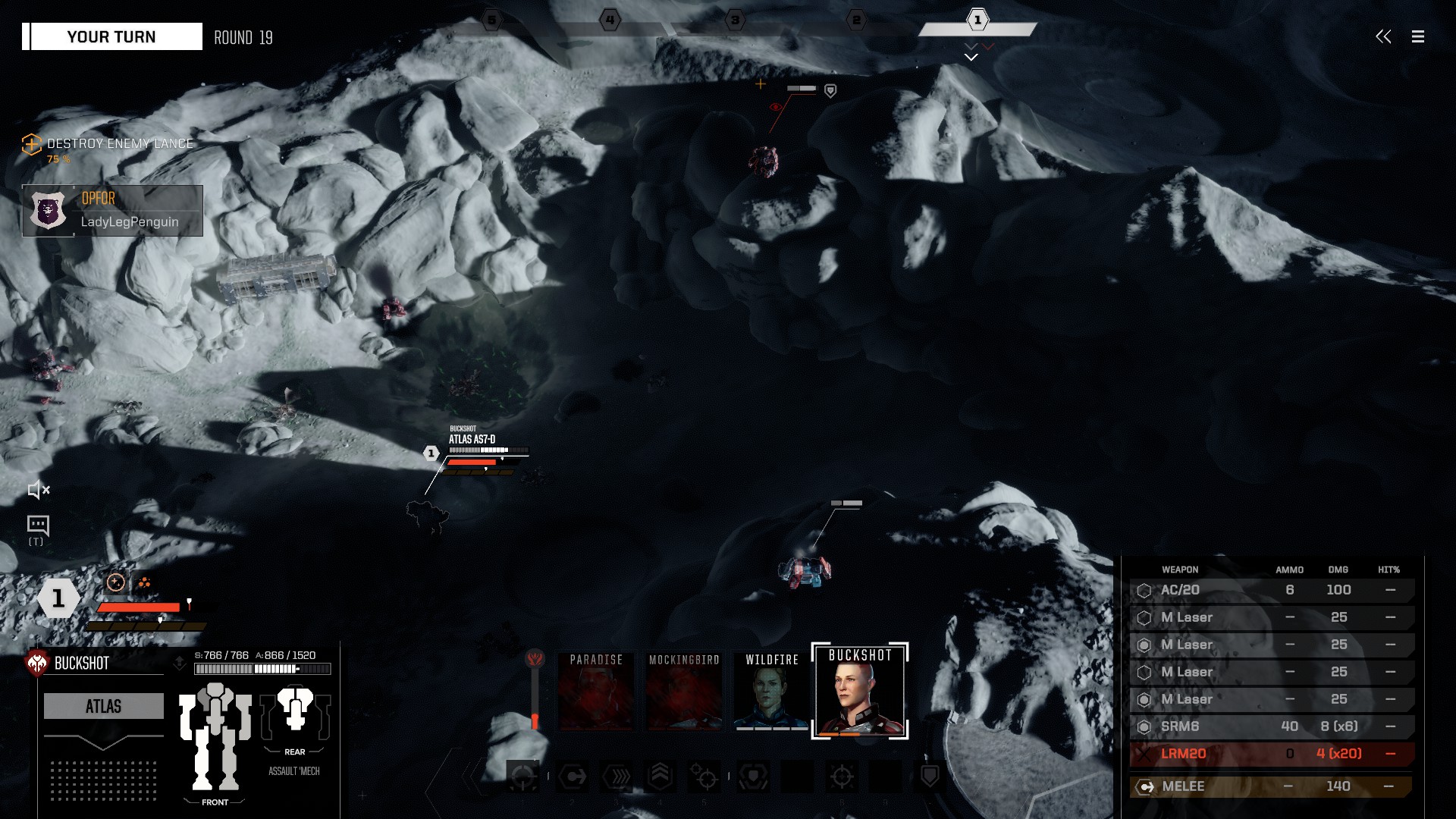Open the chat bubble icon
This screenshot has width=1456, height=819.
pyautogui.click(x=38, y=525)
